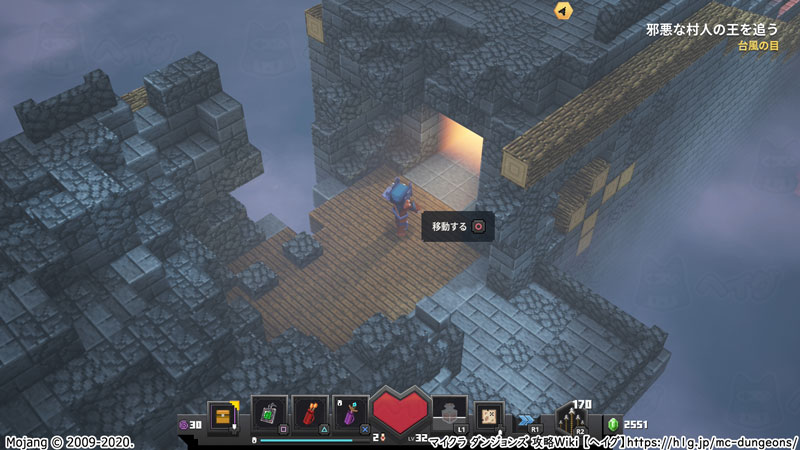Activate the red fireworks artifact slot

(311, 412)
